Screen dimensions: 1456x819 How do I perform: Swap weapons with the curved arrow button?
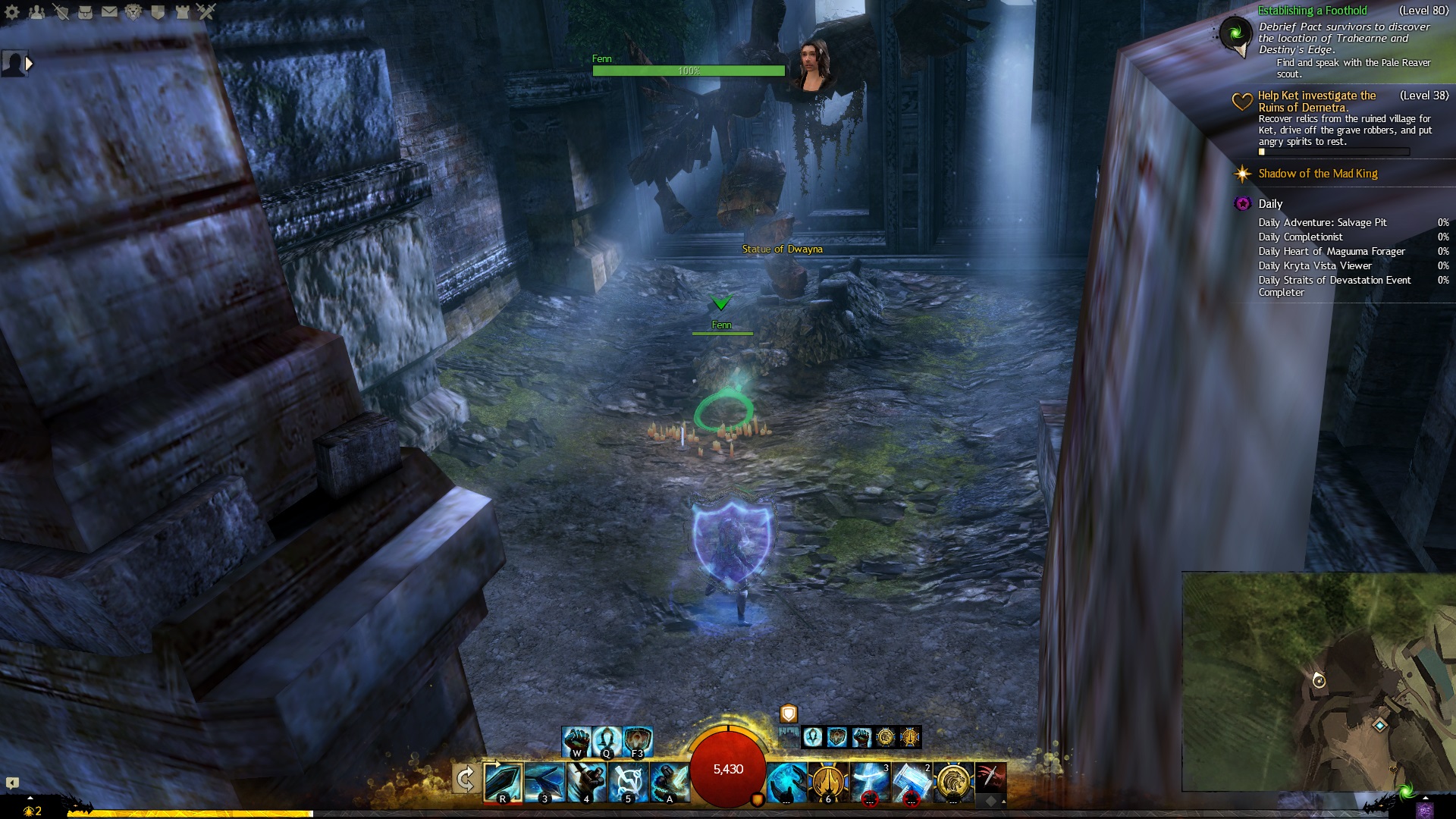[465, 779]
